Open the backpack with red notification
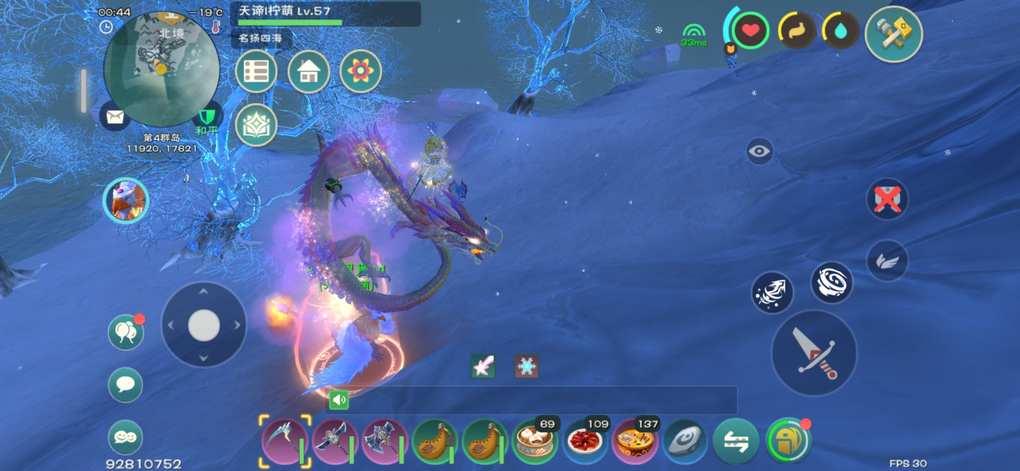The height and width of the screenshot is (471, 1020). pyautogui.click(x=787, y=440)
